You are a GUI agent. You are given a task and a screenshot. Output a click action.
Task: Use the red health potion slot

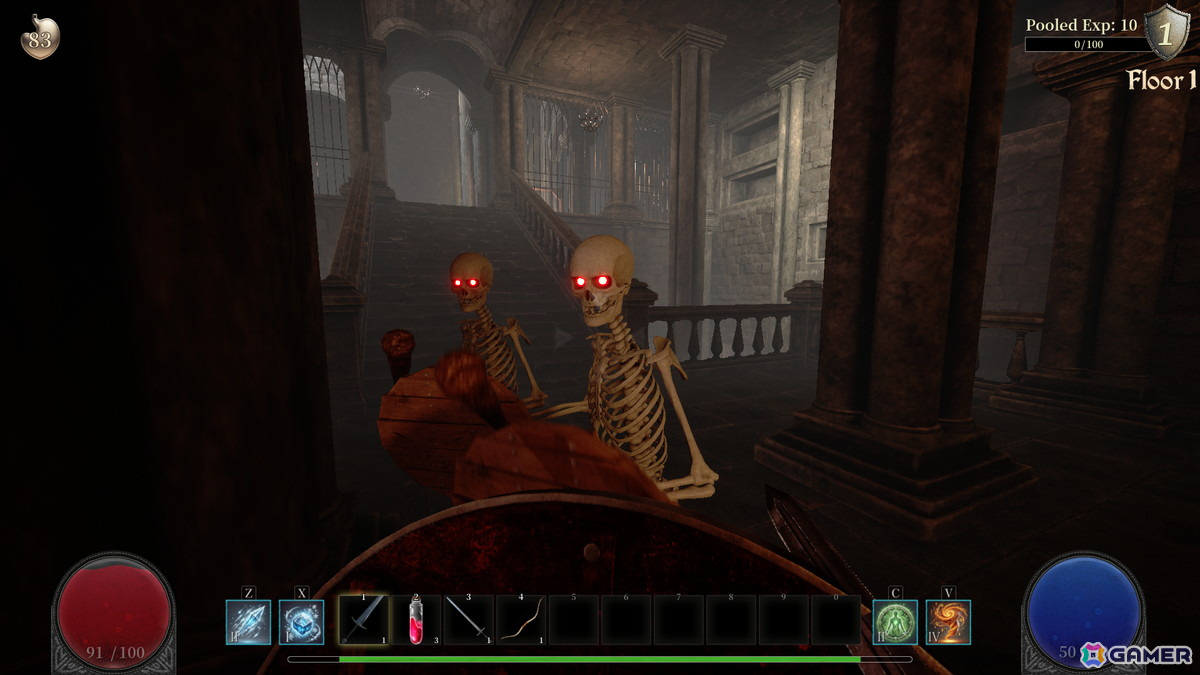tap(416, 620)
